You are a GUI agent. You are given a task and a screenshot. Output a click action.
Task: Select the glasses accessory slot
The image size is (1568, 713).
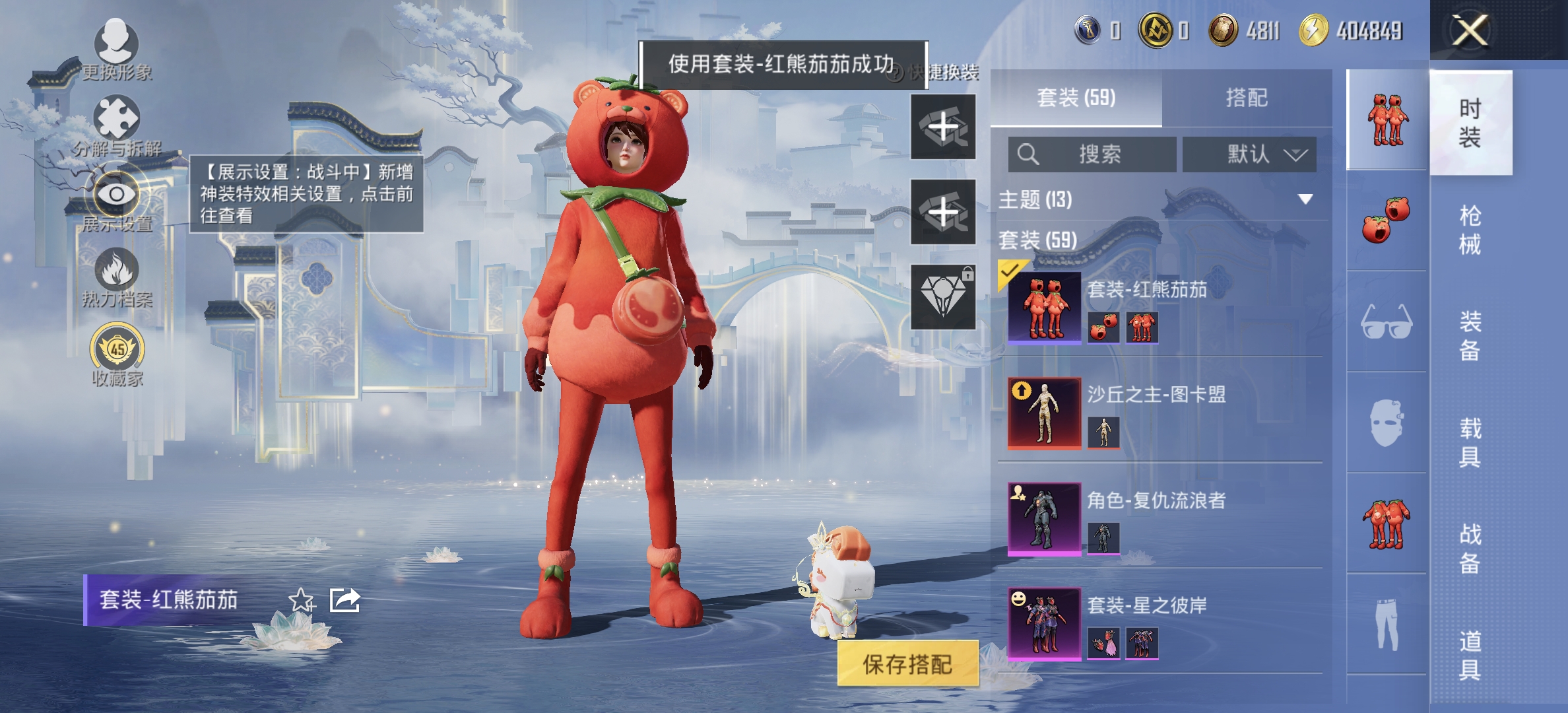1387,322
